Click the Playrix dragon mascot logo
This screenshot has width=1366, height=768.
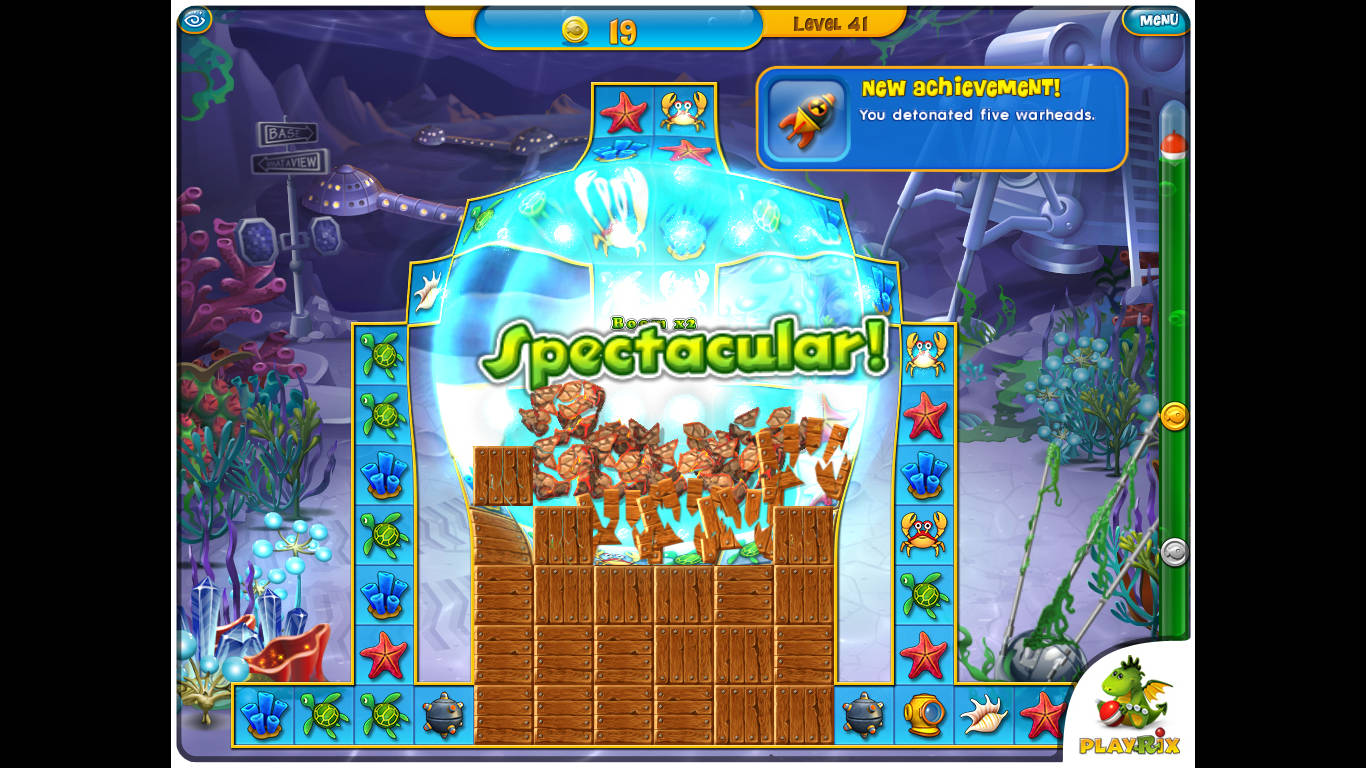point(1130,690)
